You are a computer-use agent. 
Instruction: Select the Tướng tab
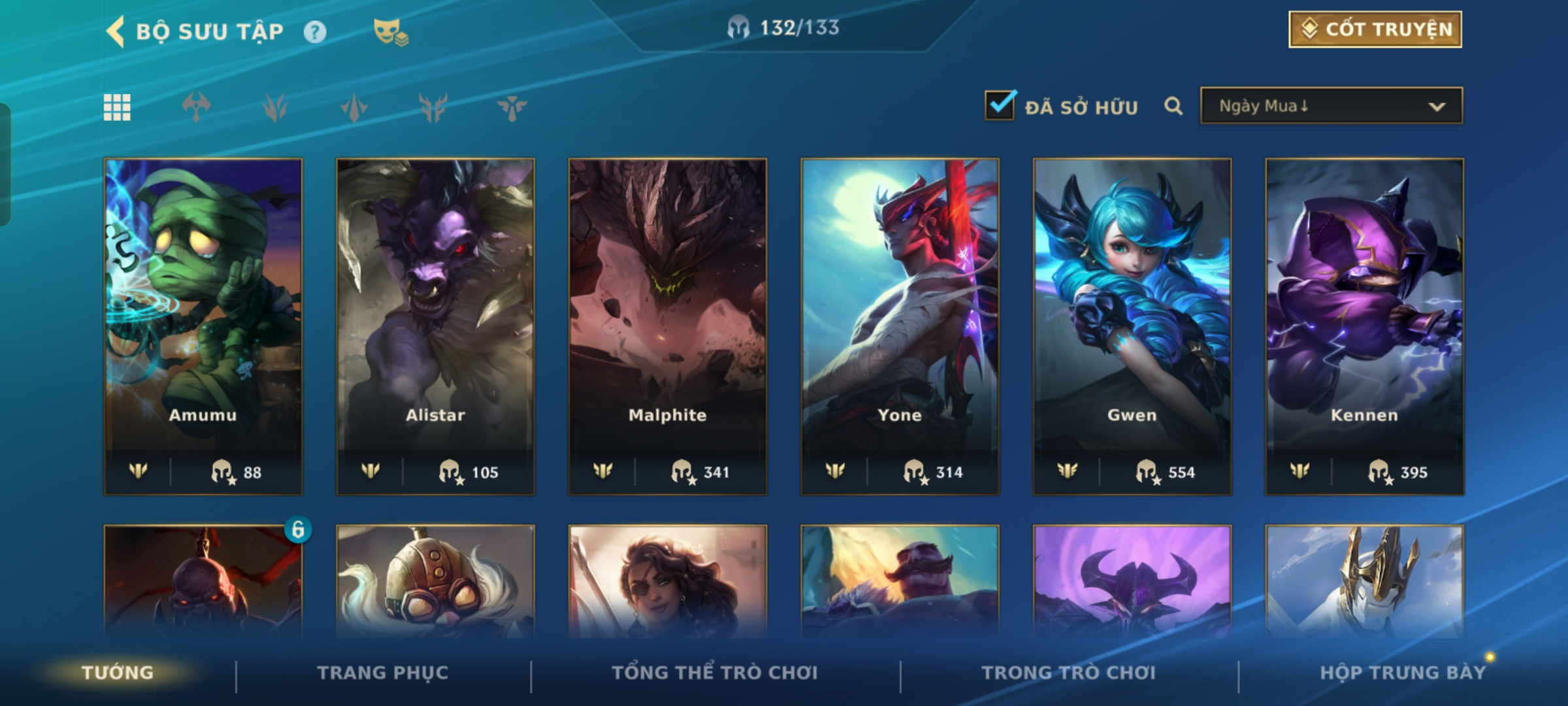(x=118, y=673)
